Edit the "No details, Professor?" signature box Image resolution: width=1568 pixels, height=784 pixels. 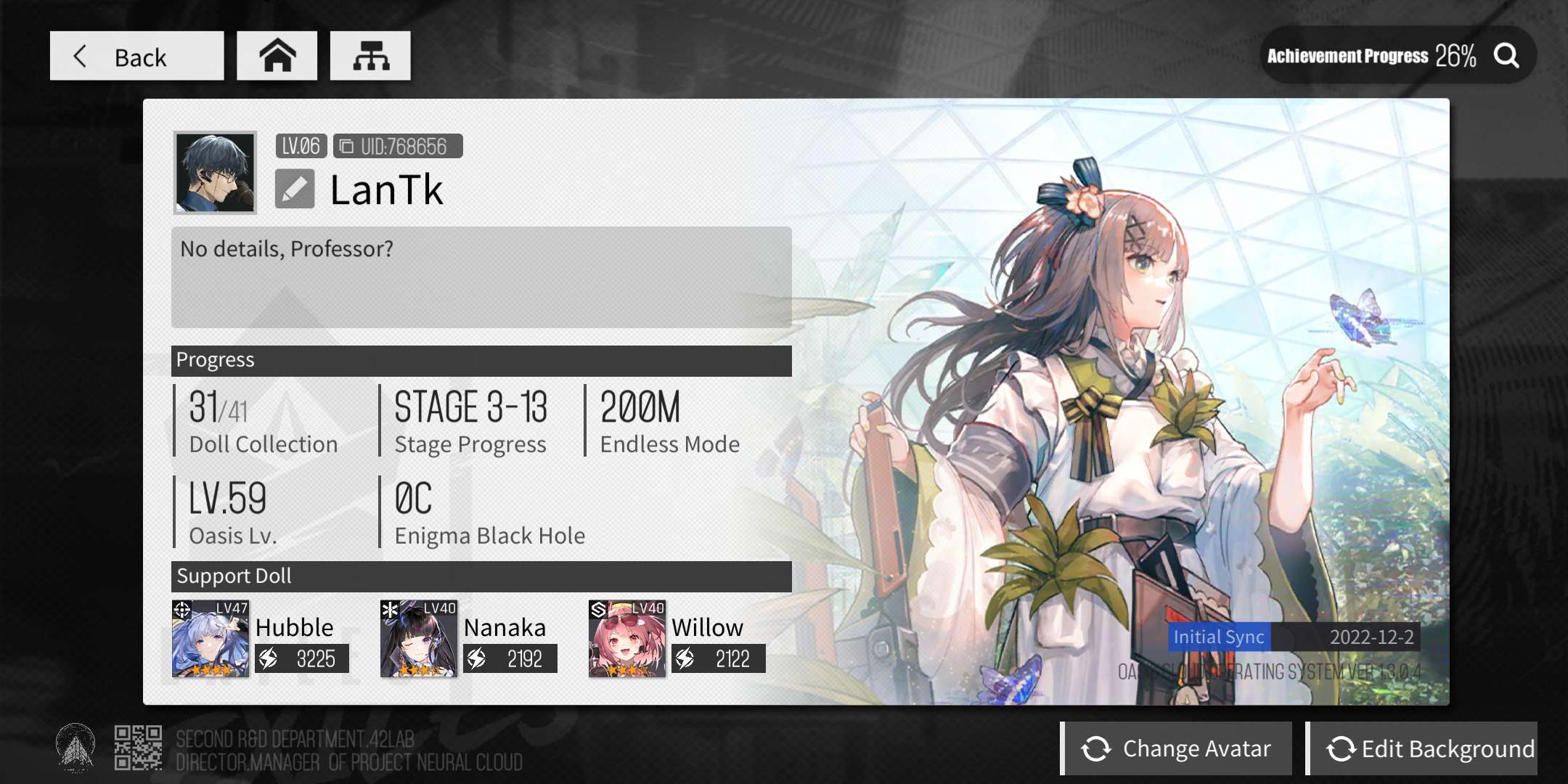[x=481, y=277]
